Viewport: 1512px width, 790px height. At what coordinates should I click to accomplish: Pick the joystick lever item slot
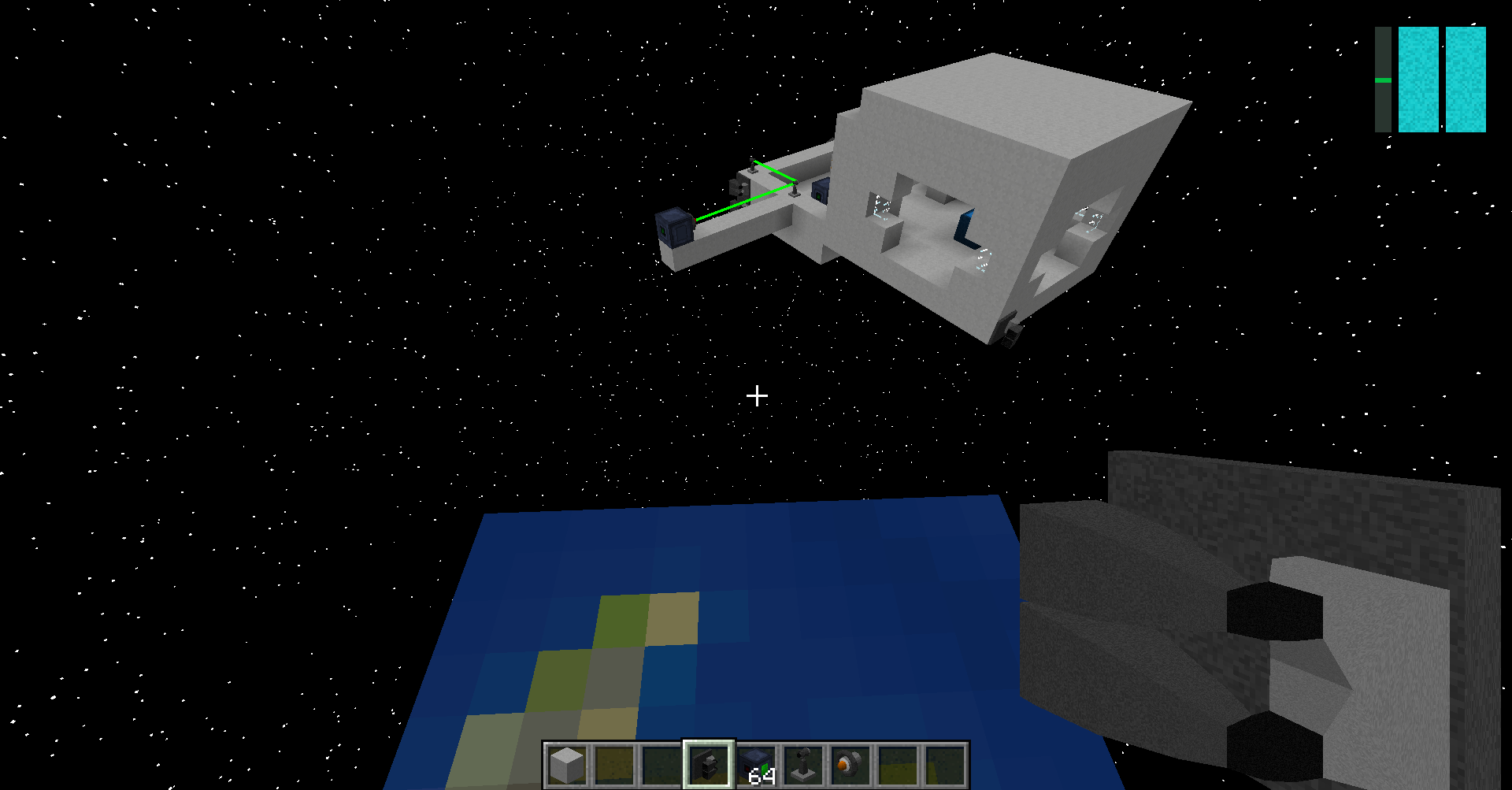803,765
